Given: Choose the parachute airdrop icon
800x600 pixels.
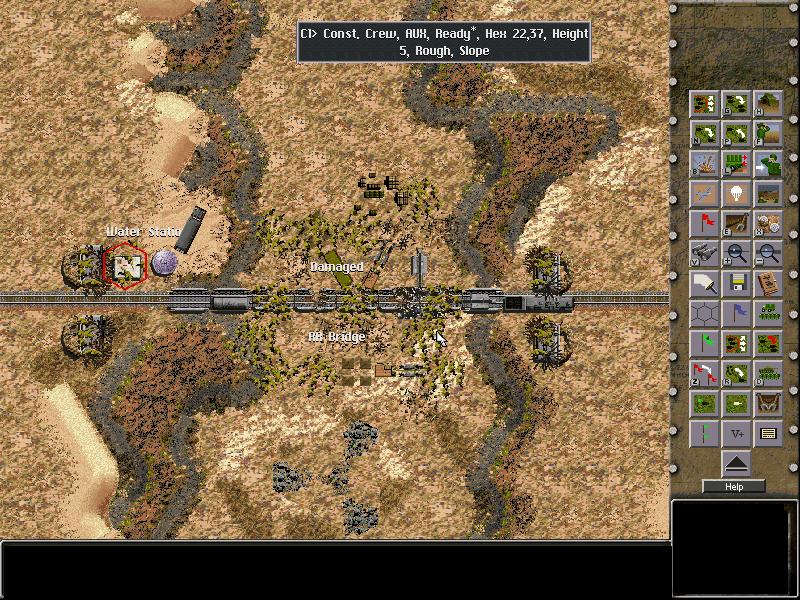Looking at the screenshot, I should coord(736,193).
